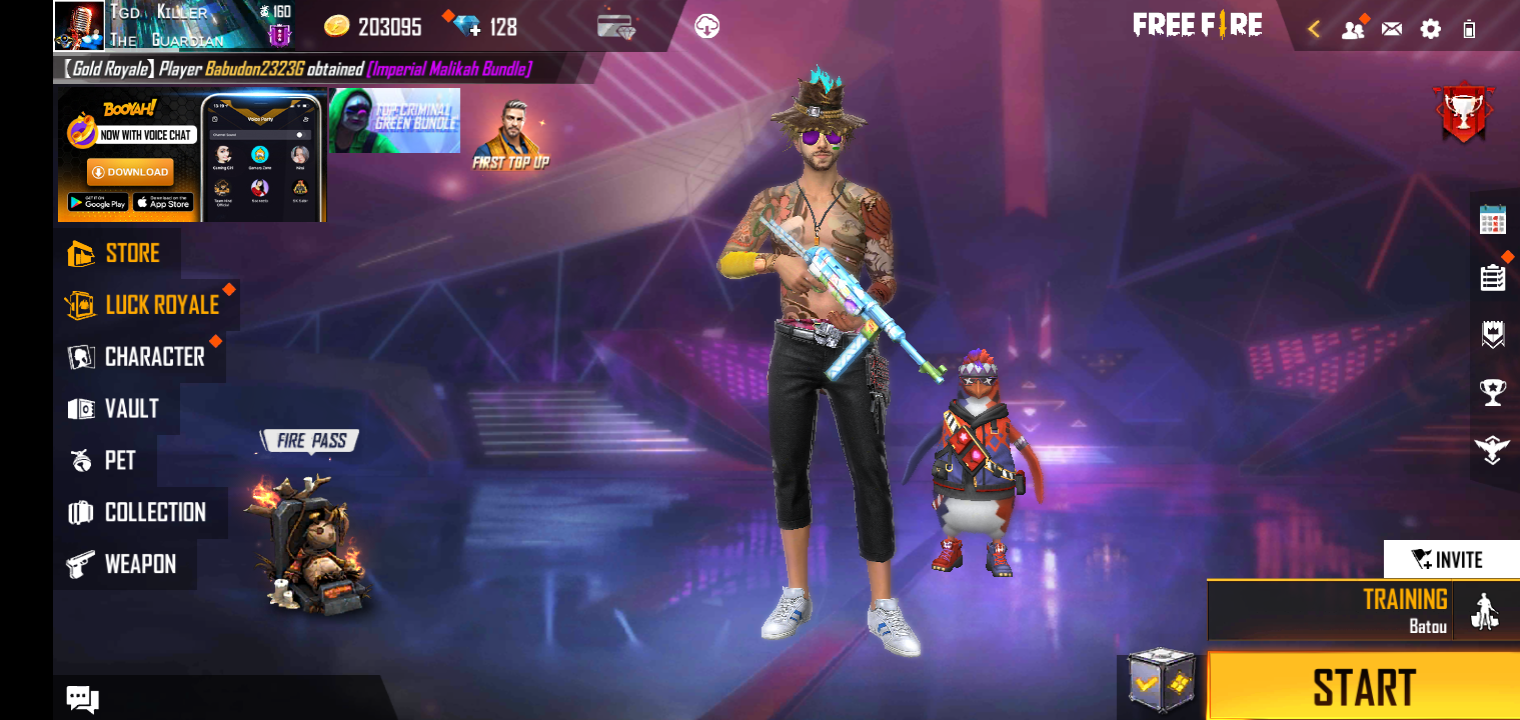Open the Collection menu
This screenshot has height=720, width=1520.
pos(138,512)
